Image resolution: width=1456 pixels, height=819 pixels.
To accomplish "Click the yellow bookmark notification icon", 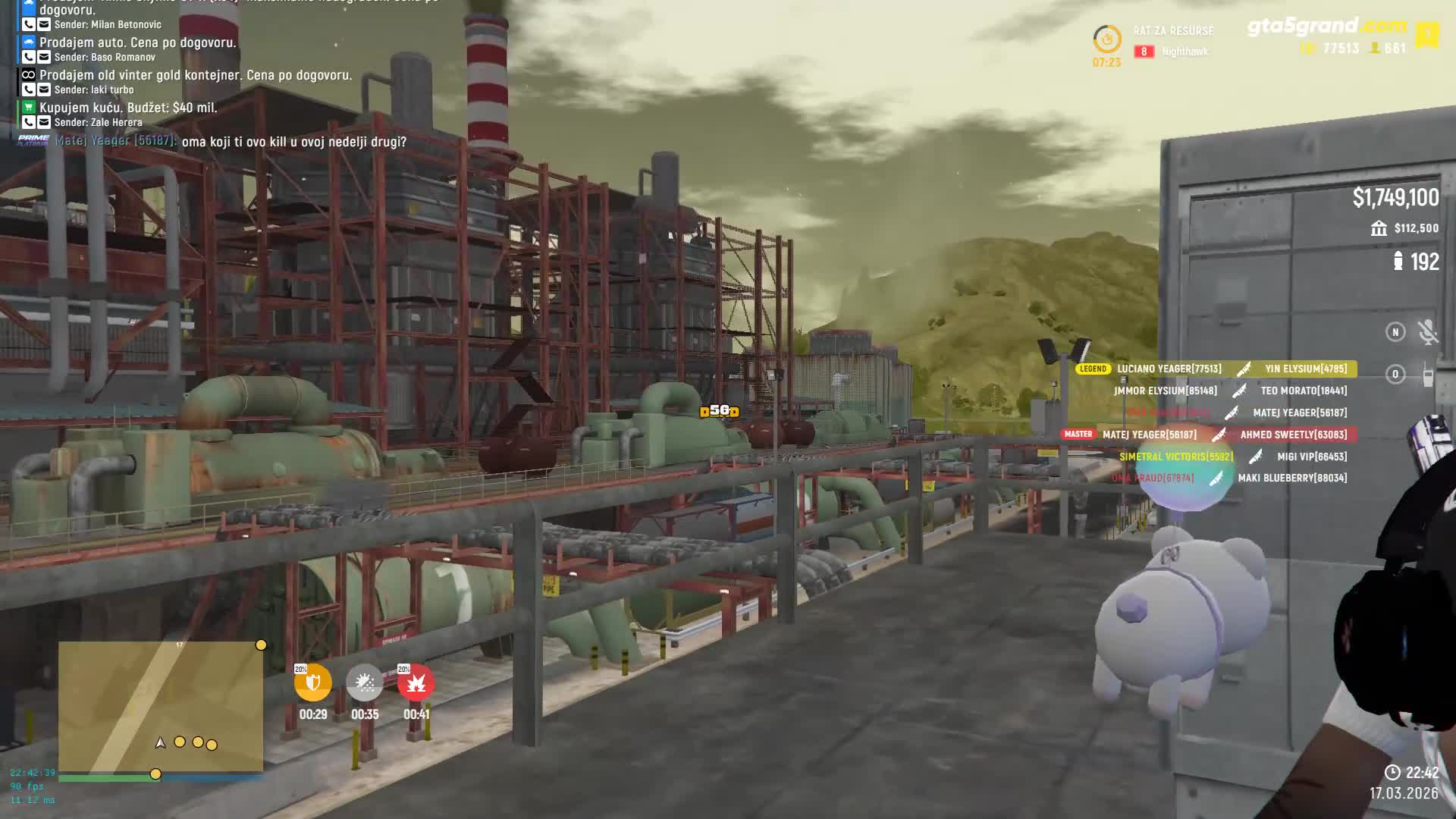I will (x=1426, y=35).
